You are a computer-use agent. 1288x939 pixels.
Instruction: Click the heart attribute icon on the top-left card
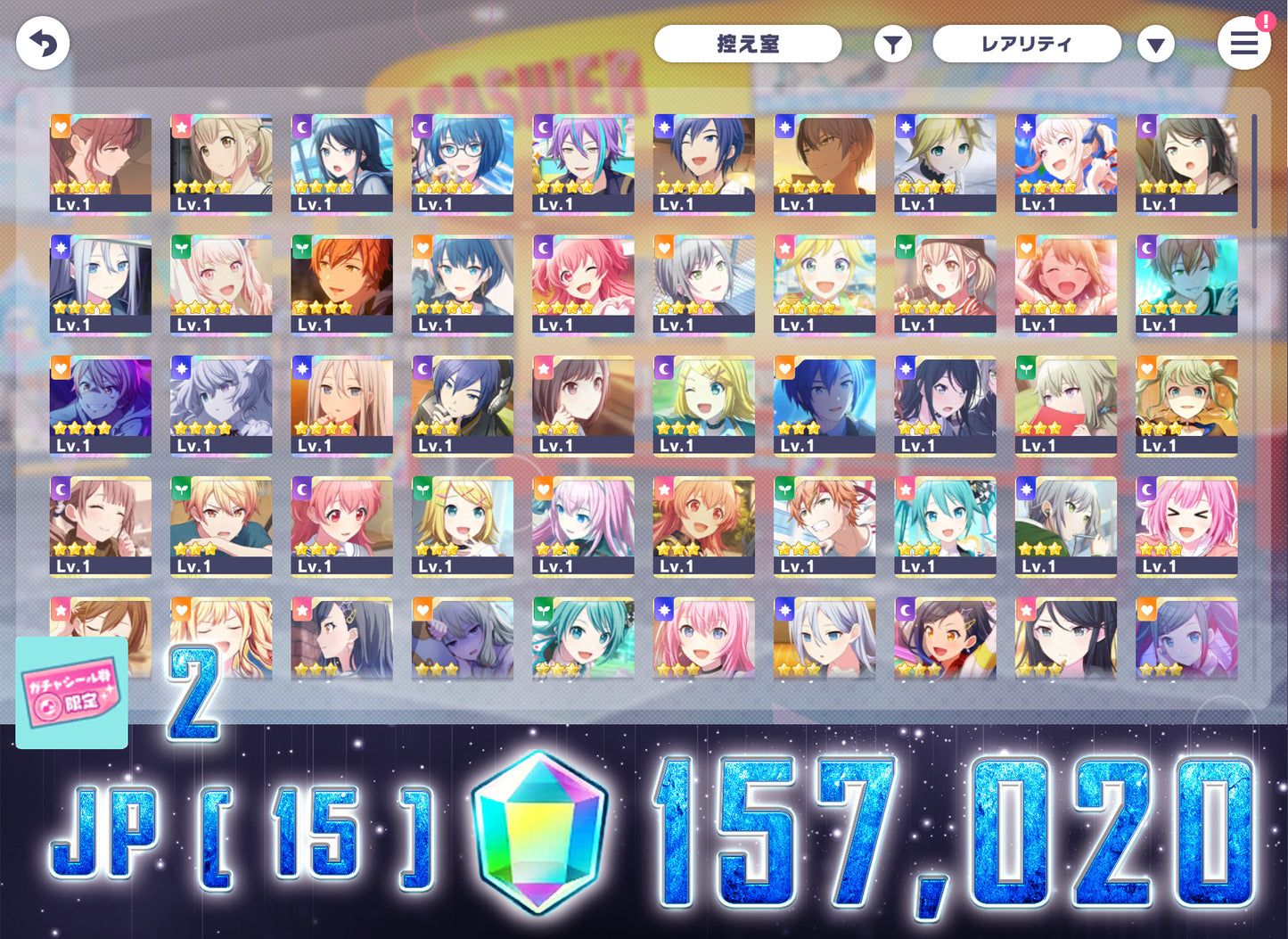60,127
